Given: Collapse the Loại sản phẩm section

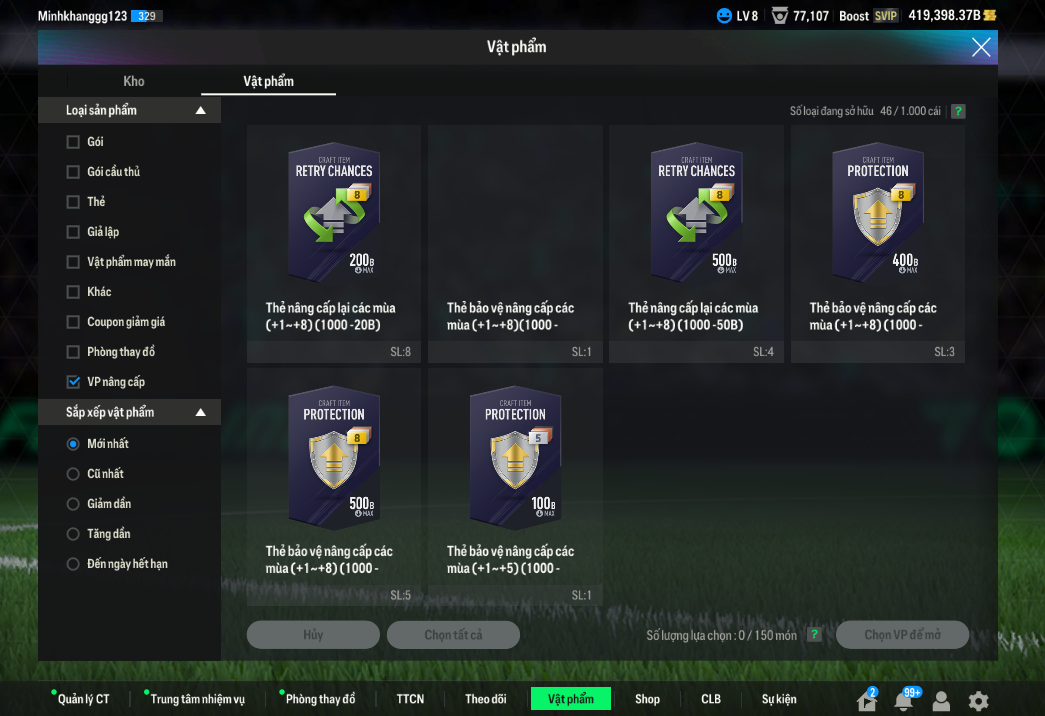Looking at the screenshot, I should click(200, 110).
